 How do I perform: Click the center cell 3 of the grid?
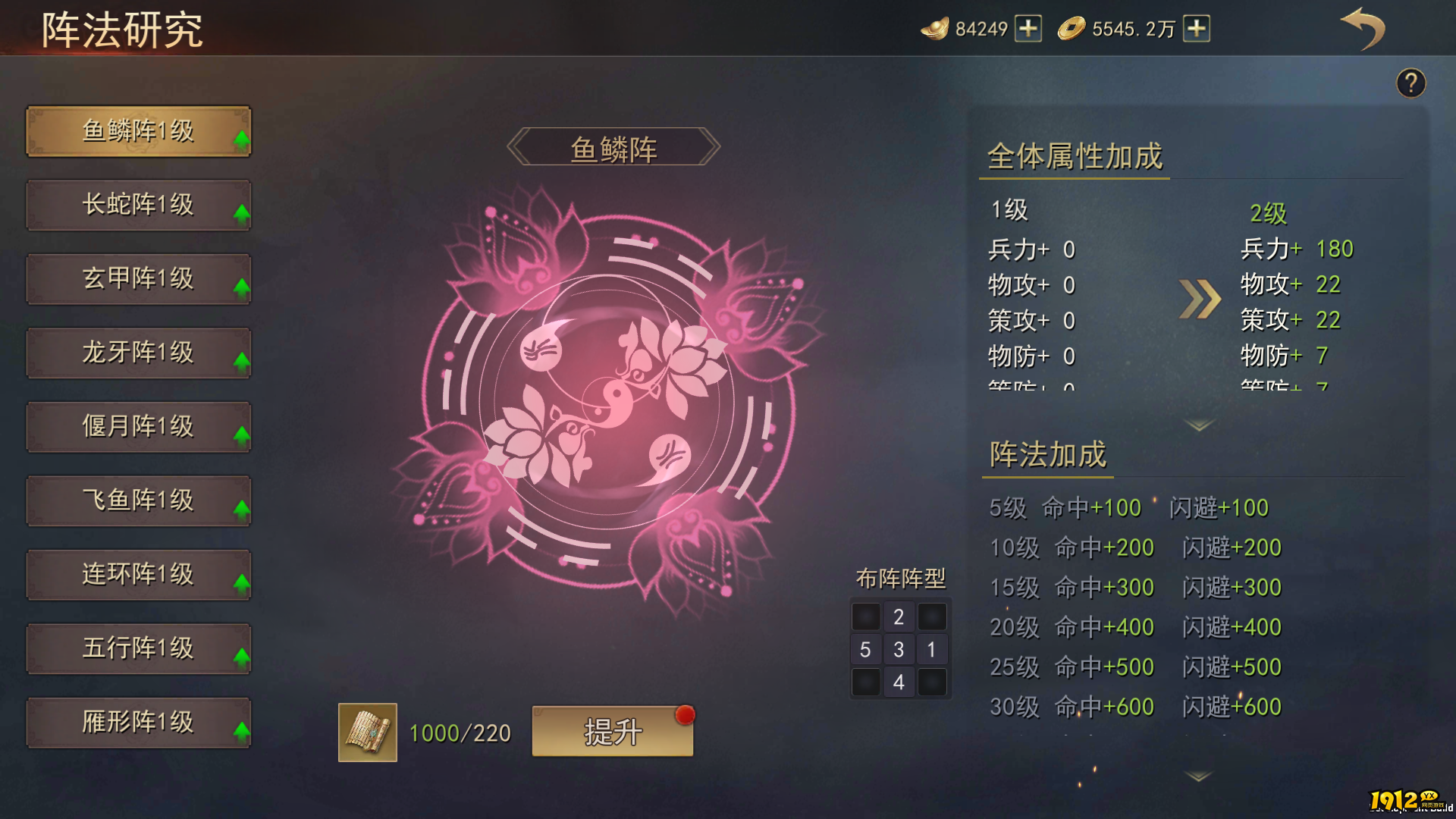[x=899, y=649]
